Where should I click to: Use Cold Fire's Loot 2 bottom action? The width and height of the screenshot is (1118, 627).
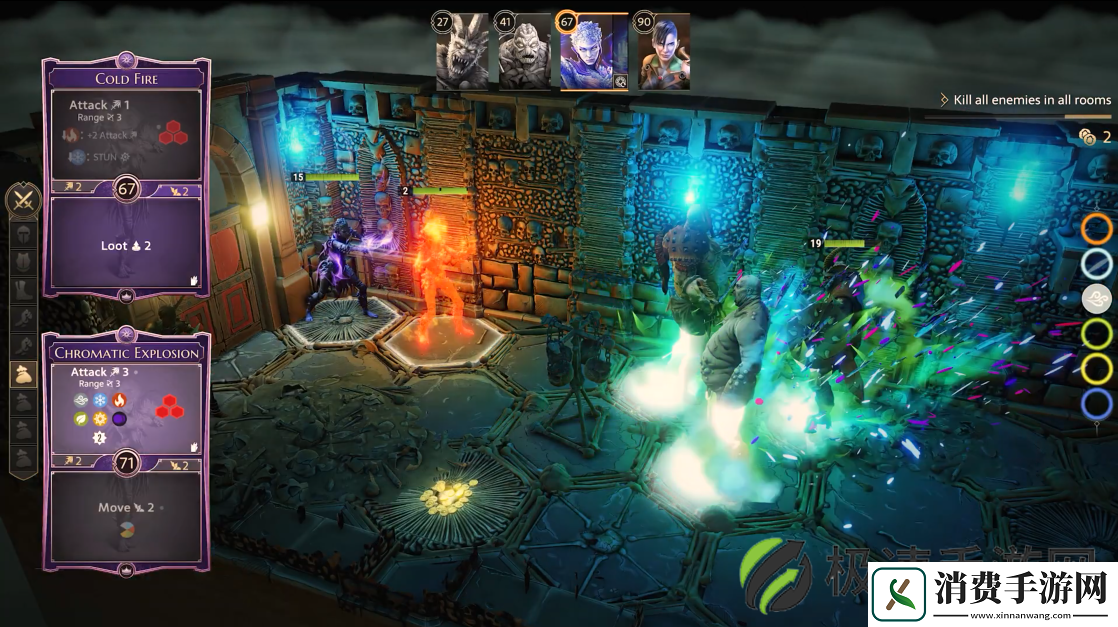click(126, 245)
